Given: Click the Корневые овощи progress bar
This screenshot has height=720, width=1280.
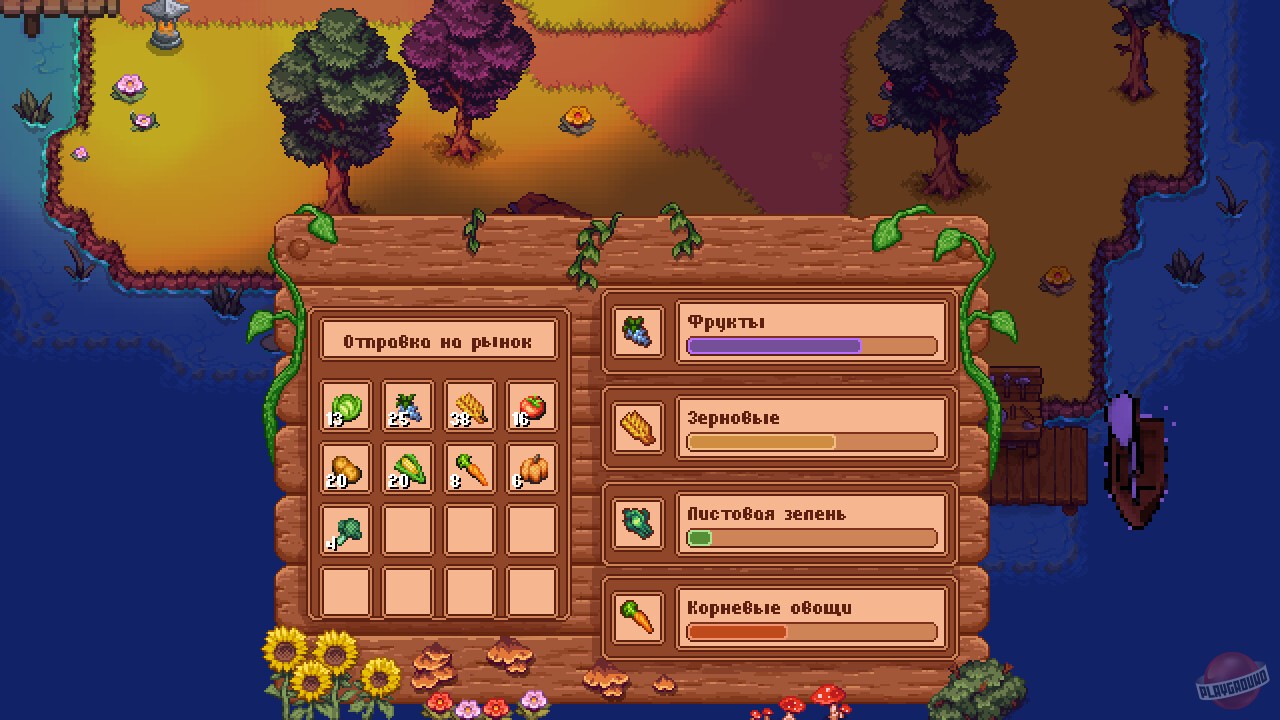Looking at the screenshot, I should tap(810, 632).
